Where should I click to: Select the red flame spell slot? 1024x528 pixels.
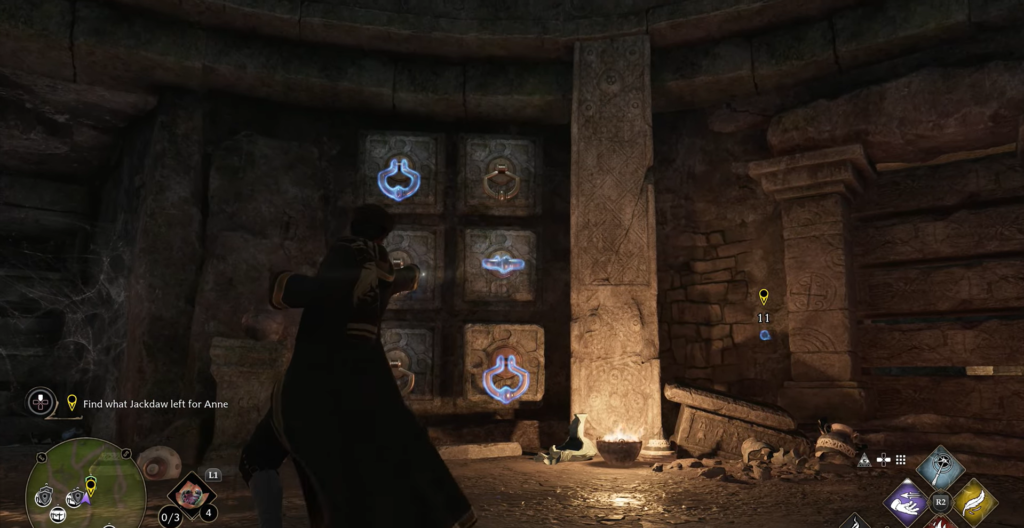[x=940, y=522]
